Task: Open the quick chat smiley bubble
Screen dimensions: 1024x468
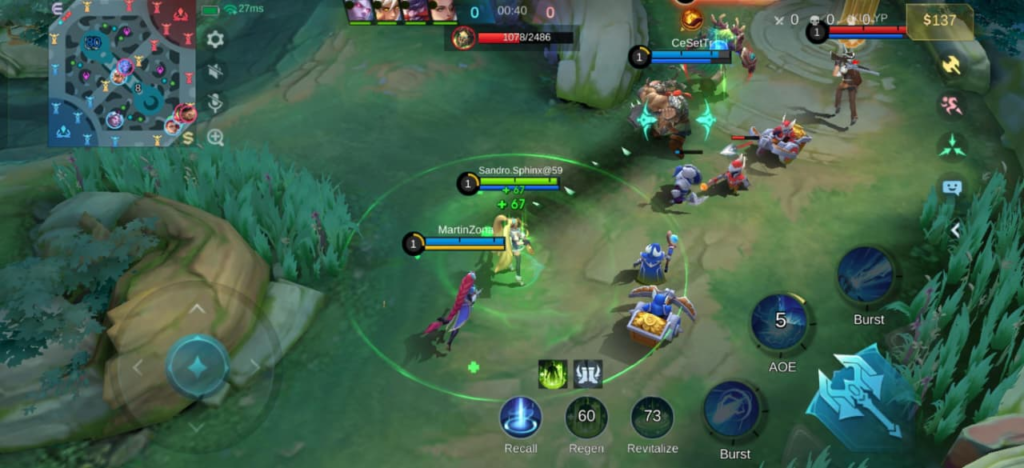Action: 951,187
